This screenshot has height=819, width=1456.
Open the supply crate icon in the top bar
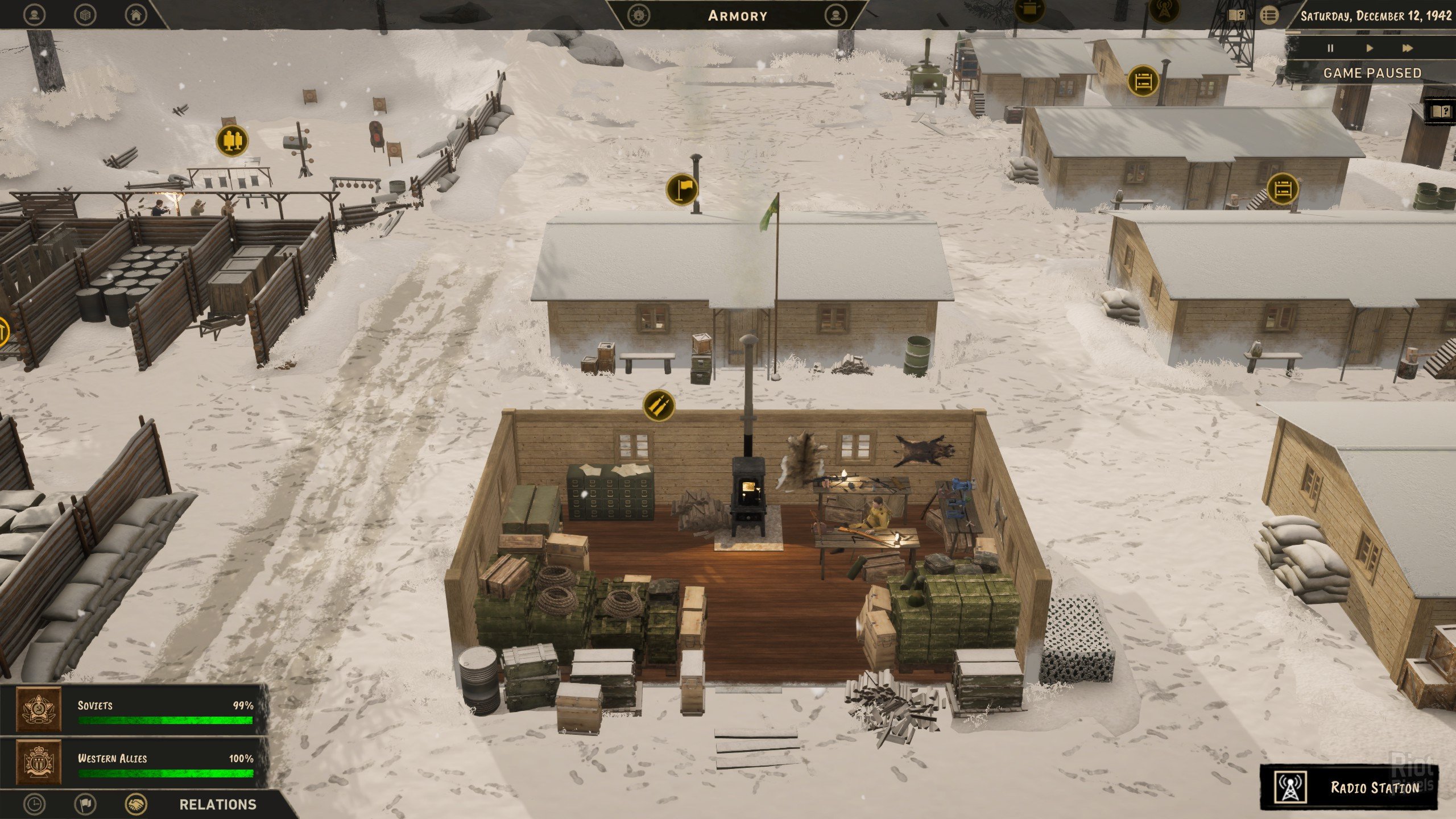(x=85, y=15)
